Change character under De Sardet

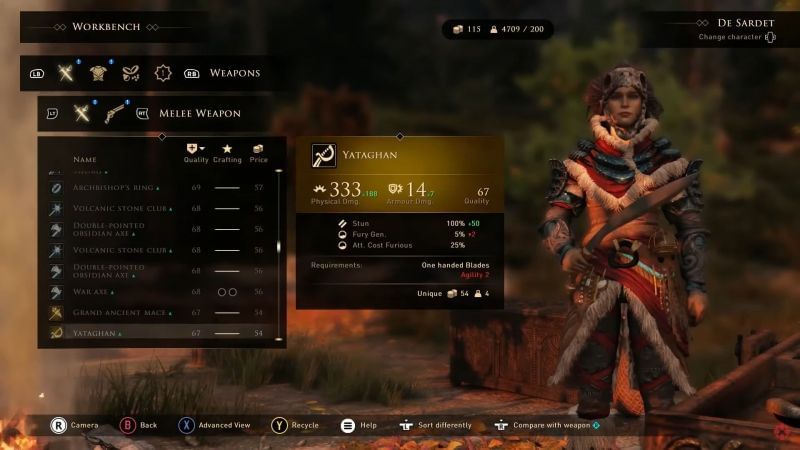click(735, 38)
